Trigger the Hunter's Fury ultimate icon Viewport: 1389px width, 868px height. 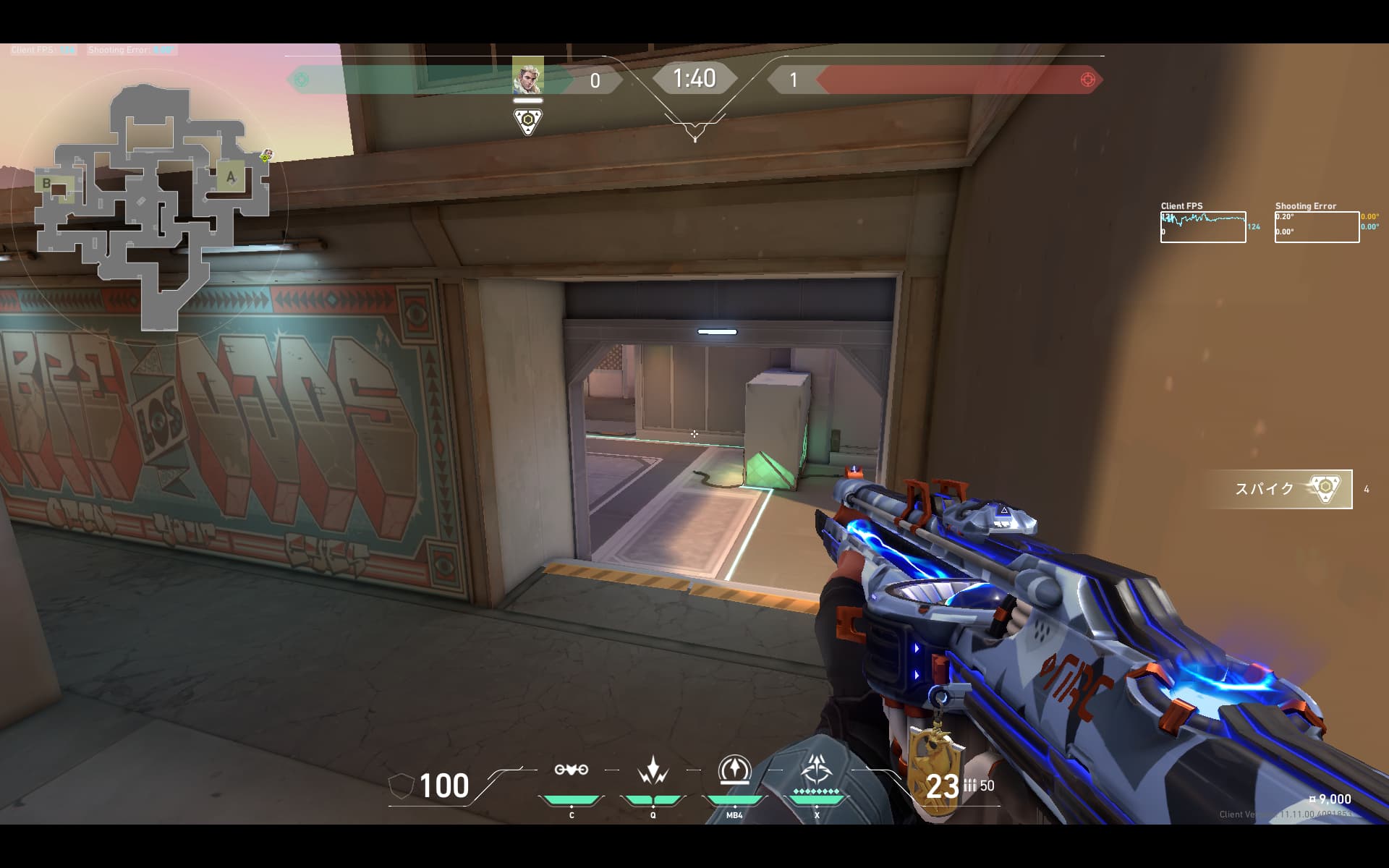click(x=817, y=771)
